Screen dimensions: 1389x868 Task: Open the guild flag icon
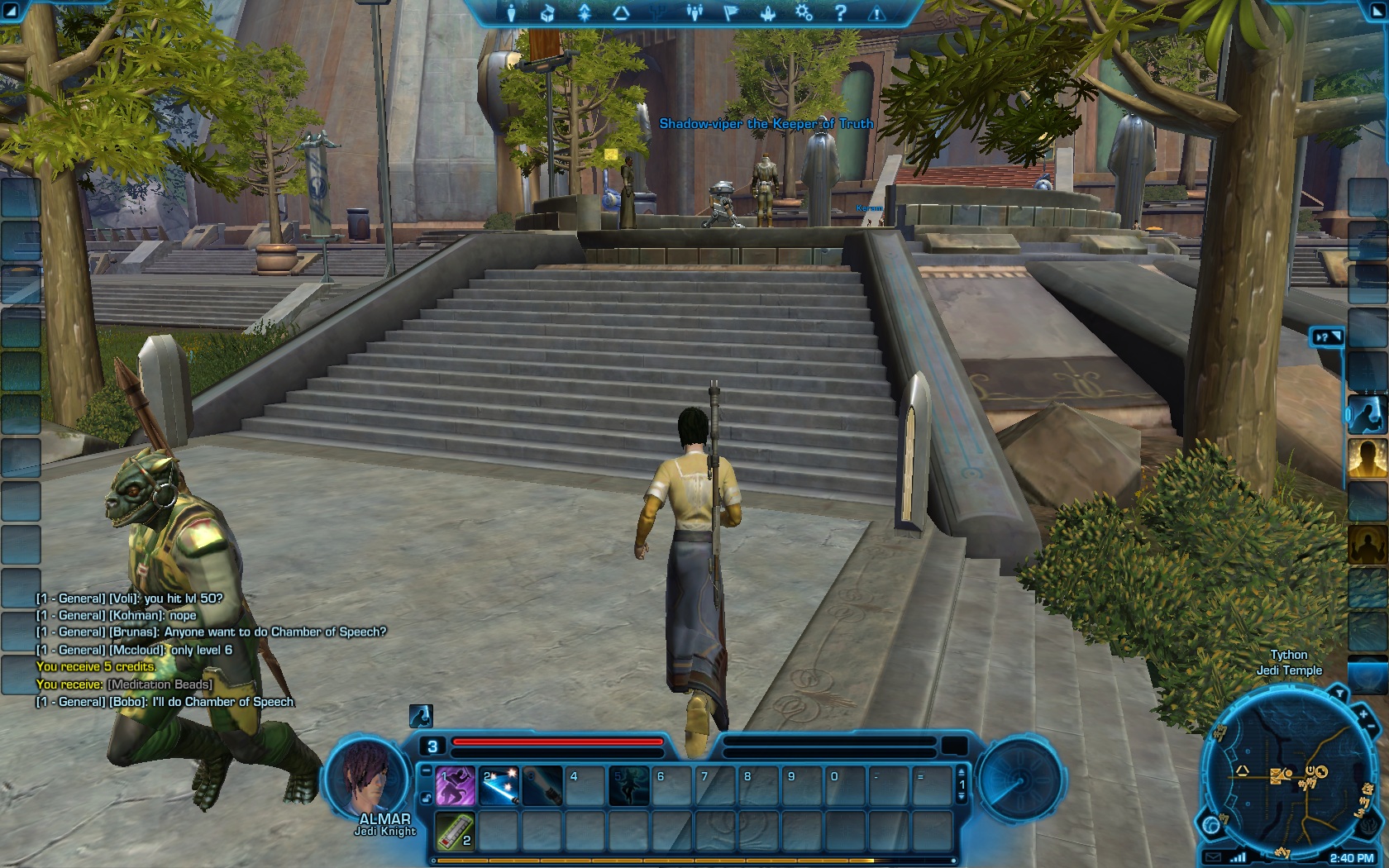[732, 12]
